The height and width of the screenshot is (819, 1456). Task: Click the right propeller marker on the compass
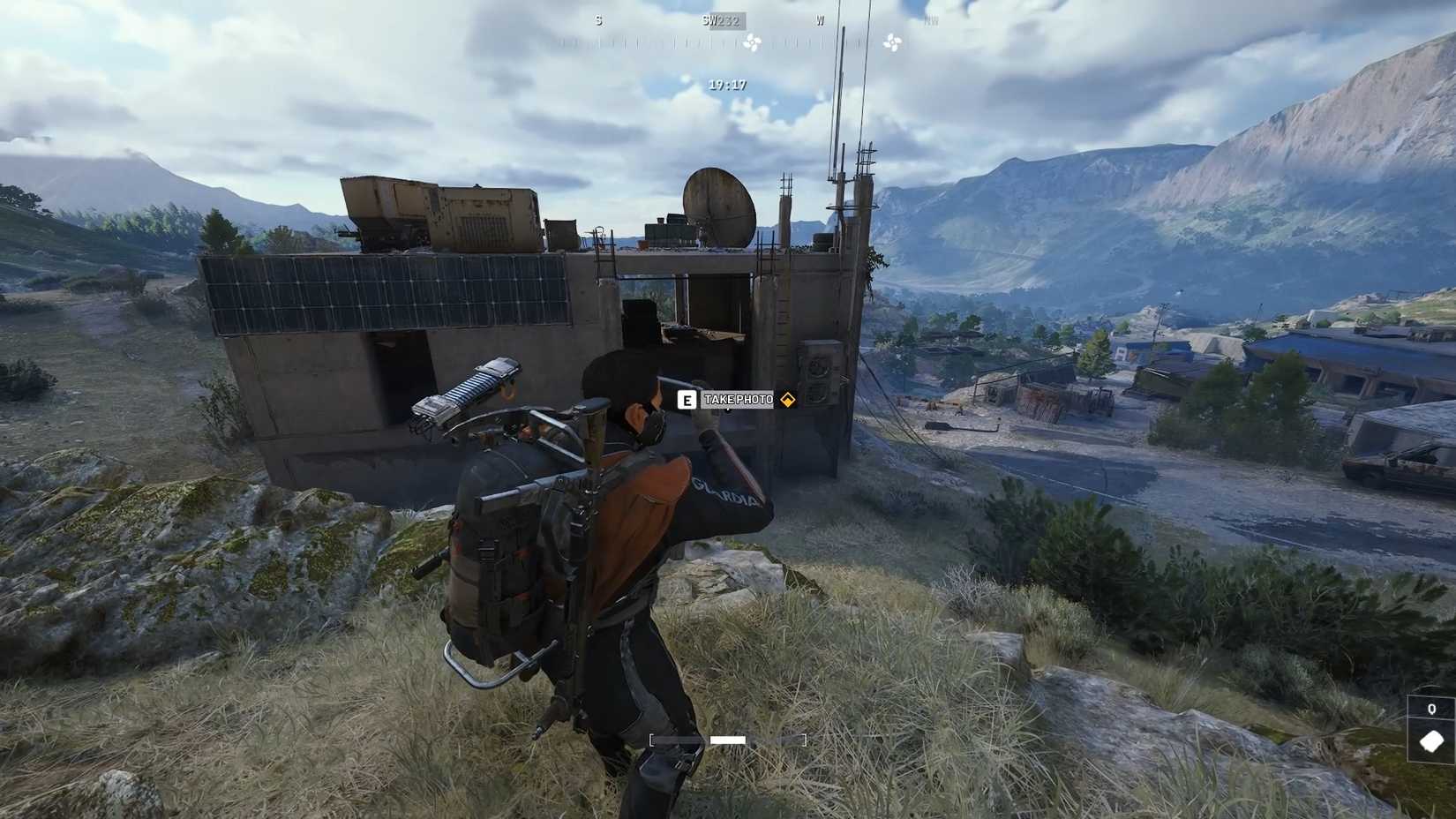[893, 41]
